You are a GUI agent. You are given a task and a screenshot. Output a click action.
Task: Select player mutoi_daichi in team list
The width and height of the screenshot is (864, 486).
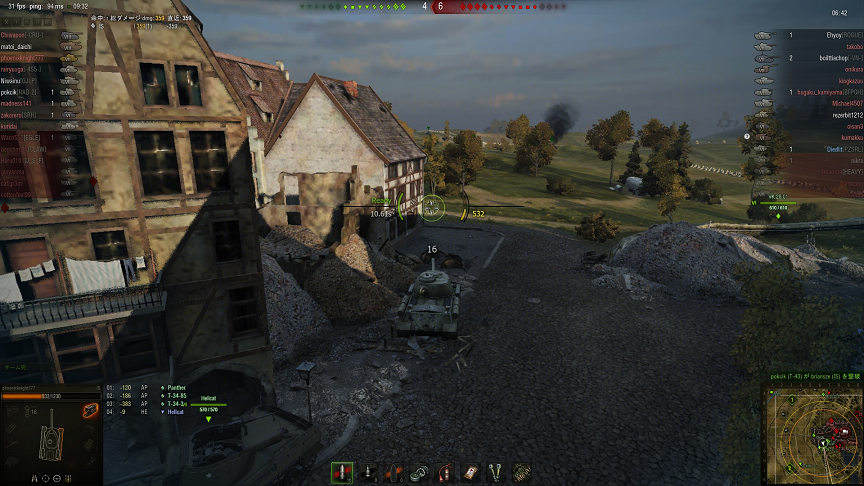[x=18, y=47]
